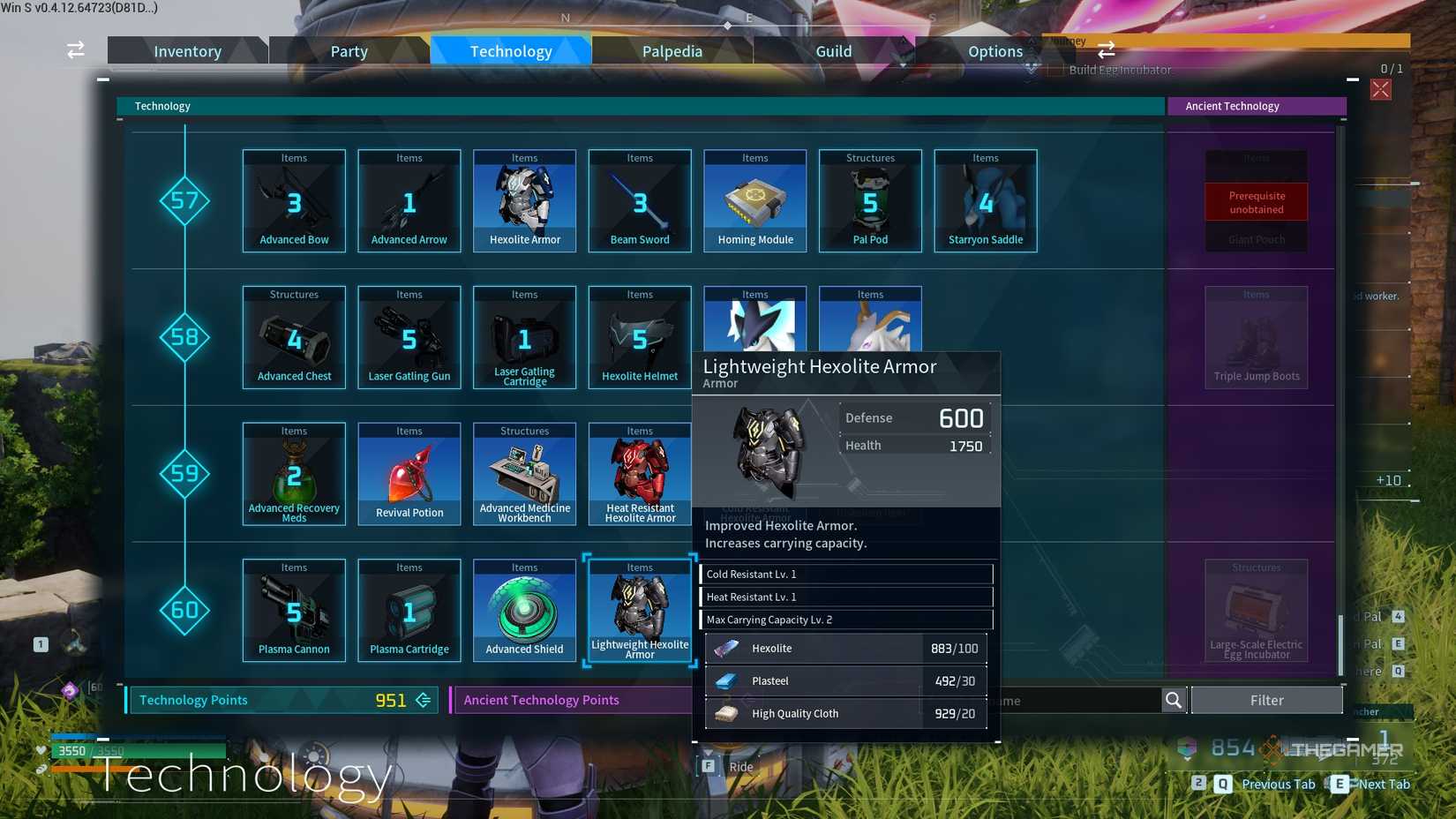Switch to the Guild tab
The image size is (1456, 819).
click(x=833, y=50)
